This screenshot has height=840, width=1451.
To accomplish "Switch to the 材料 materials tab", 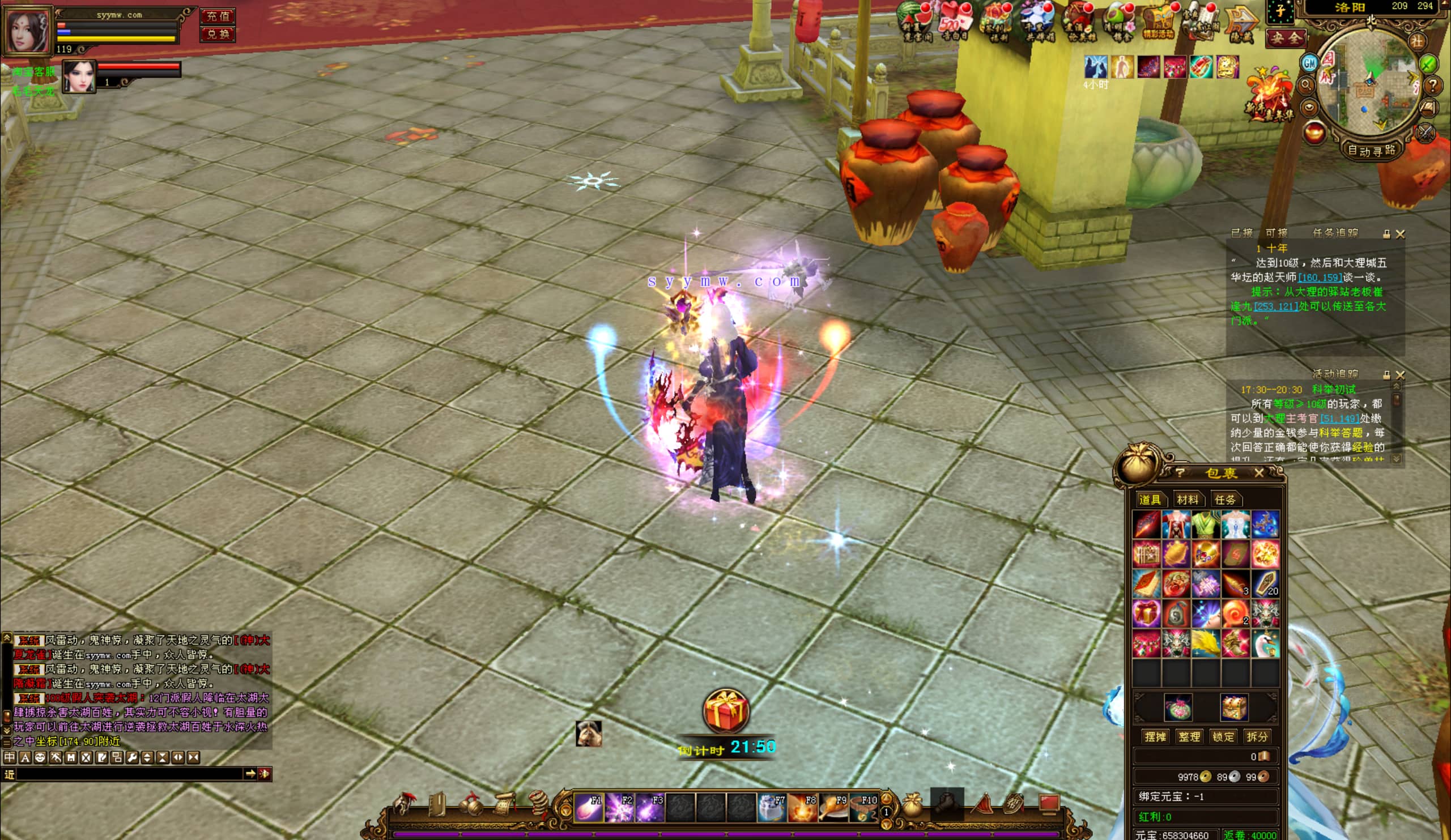I will tap(1188, 500).
